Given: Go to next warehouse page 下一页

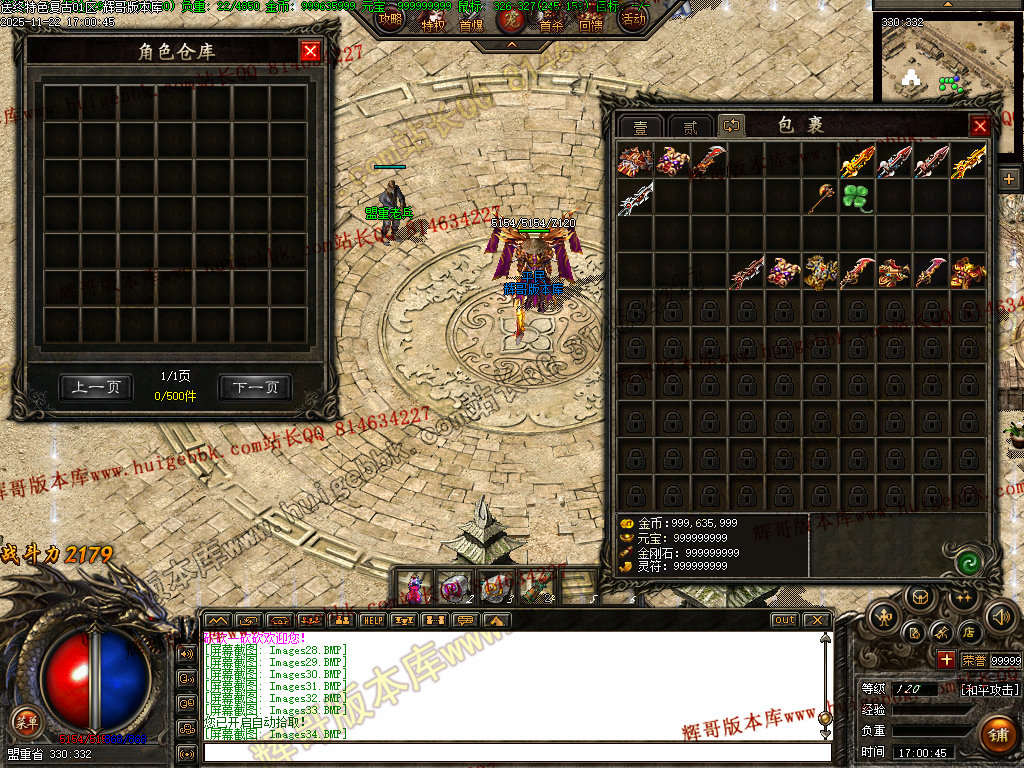Looking at the screenshot, I should 255,387.
